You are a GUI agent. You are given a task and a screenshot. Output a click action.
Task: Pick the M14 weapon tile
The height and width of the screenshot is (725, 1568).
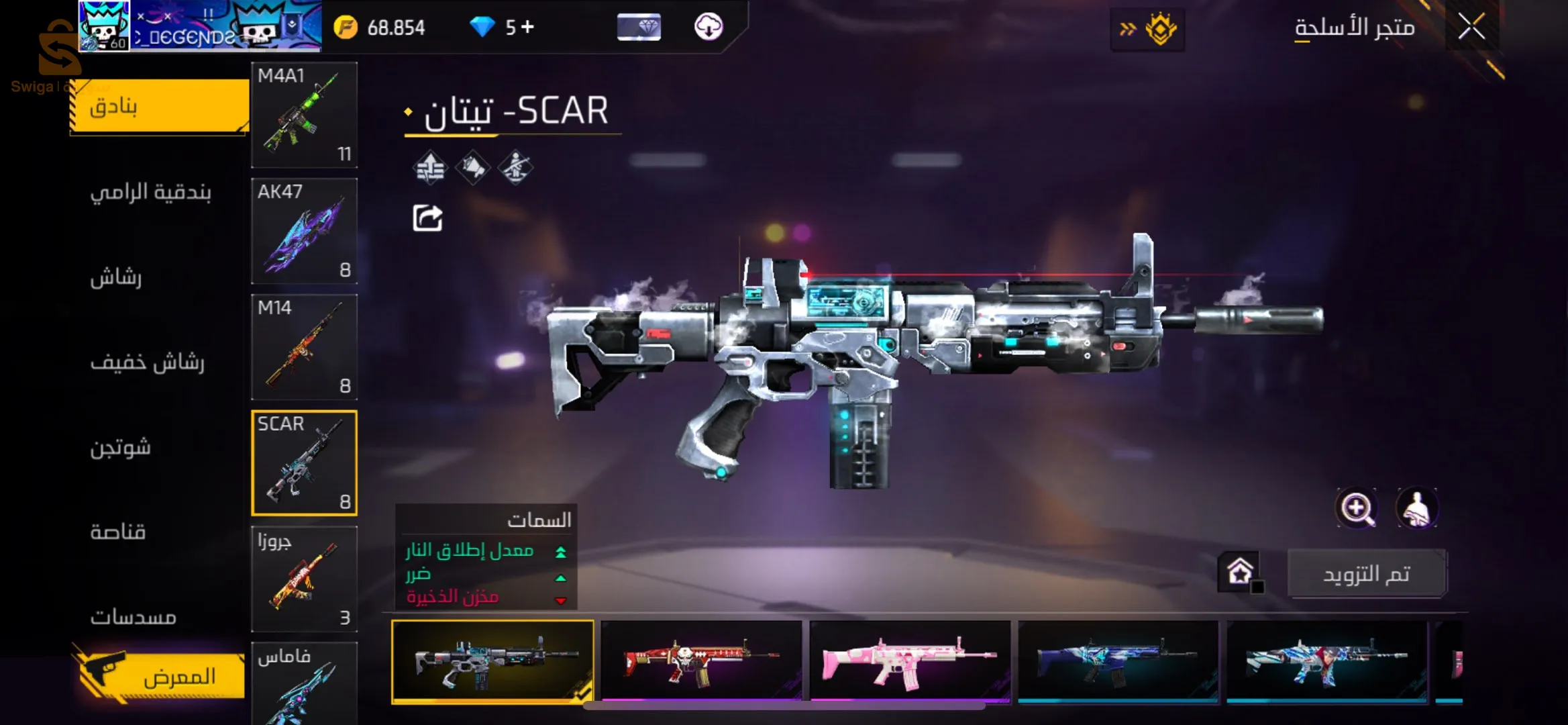304,346
